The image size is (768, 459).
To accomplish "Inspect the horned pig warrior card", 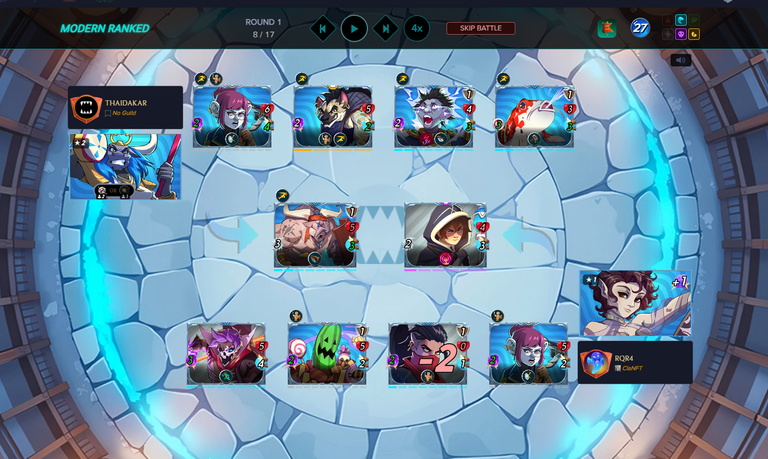I will (315, 236).
